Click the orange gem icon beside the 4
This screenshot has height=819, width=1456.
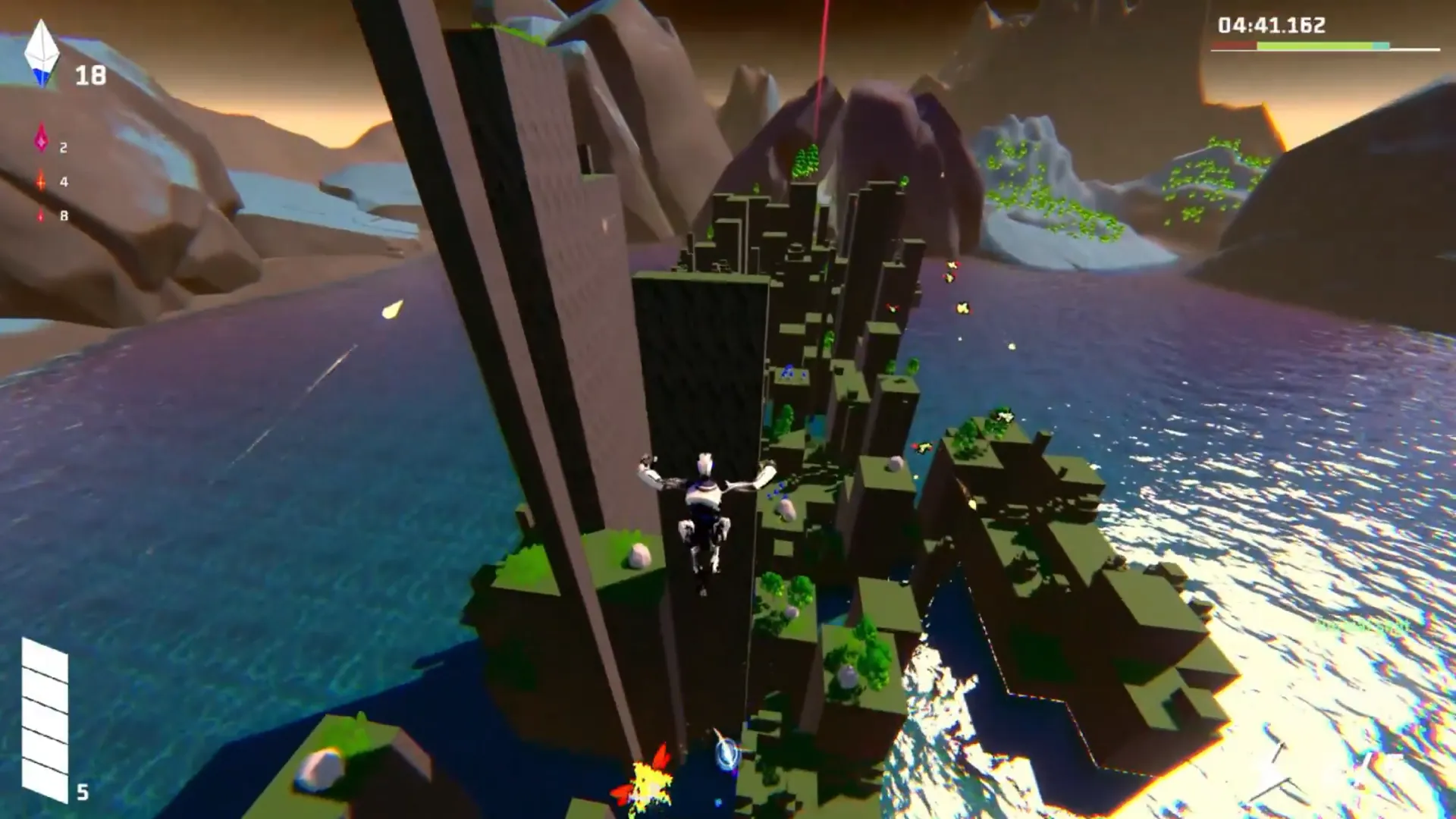pyautogui.click(x=41, y=180)
